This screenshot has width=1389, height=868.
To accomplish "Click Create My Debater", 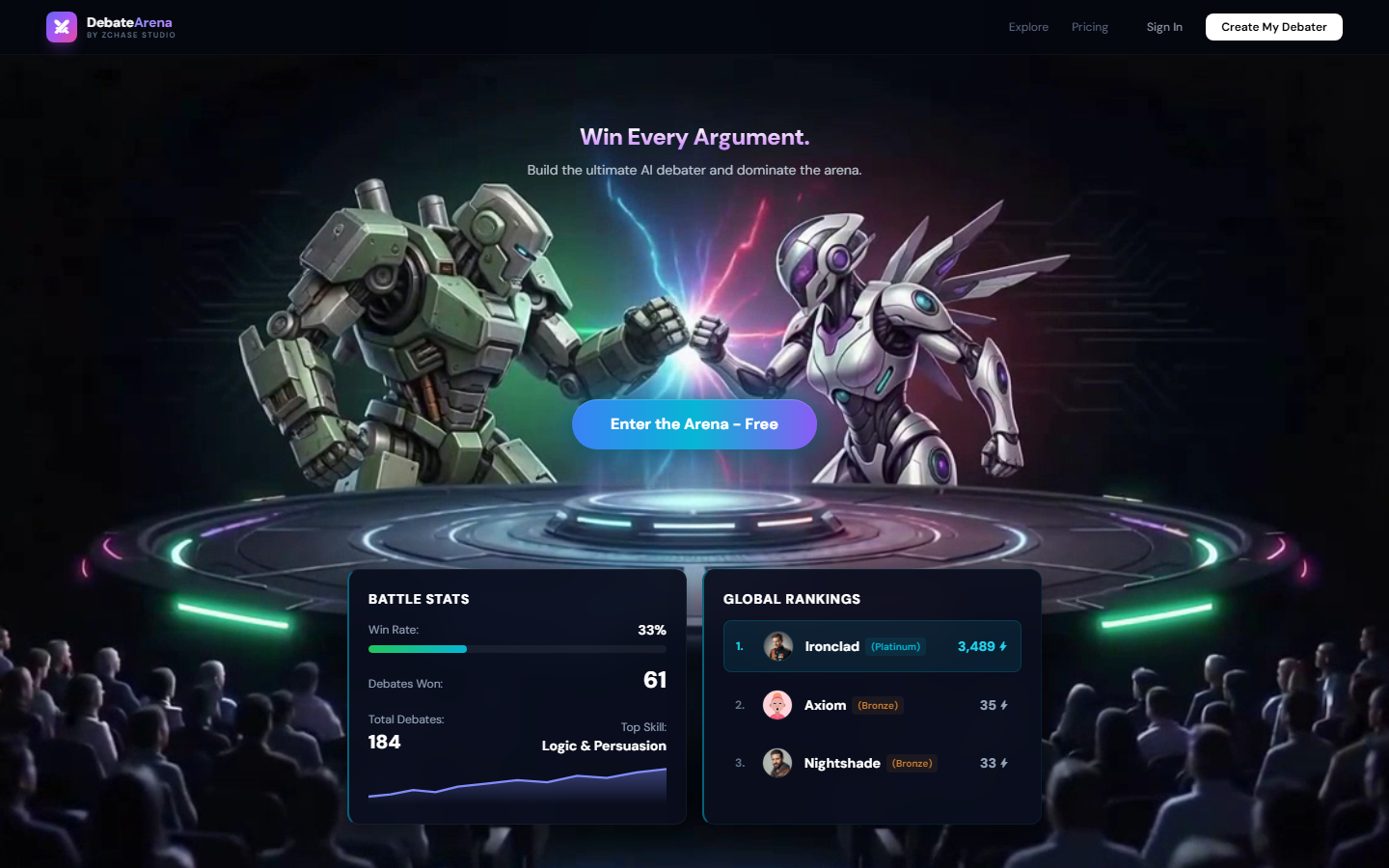I will point(1273,27).
